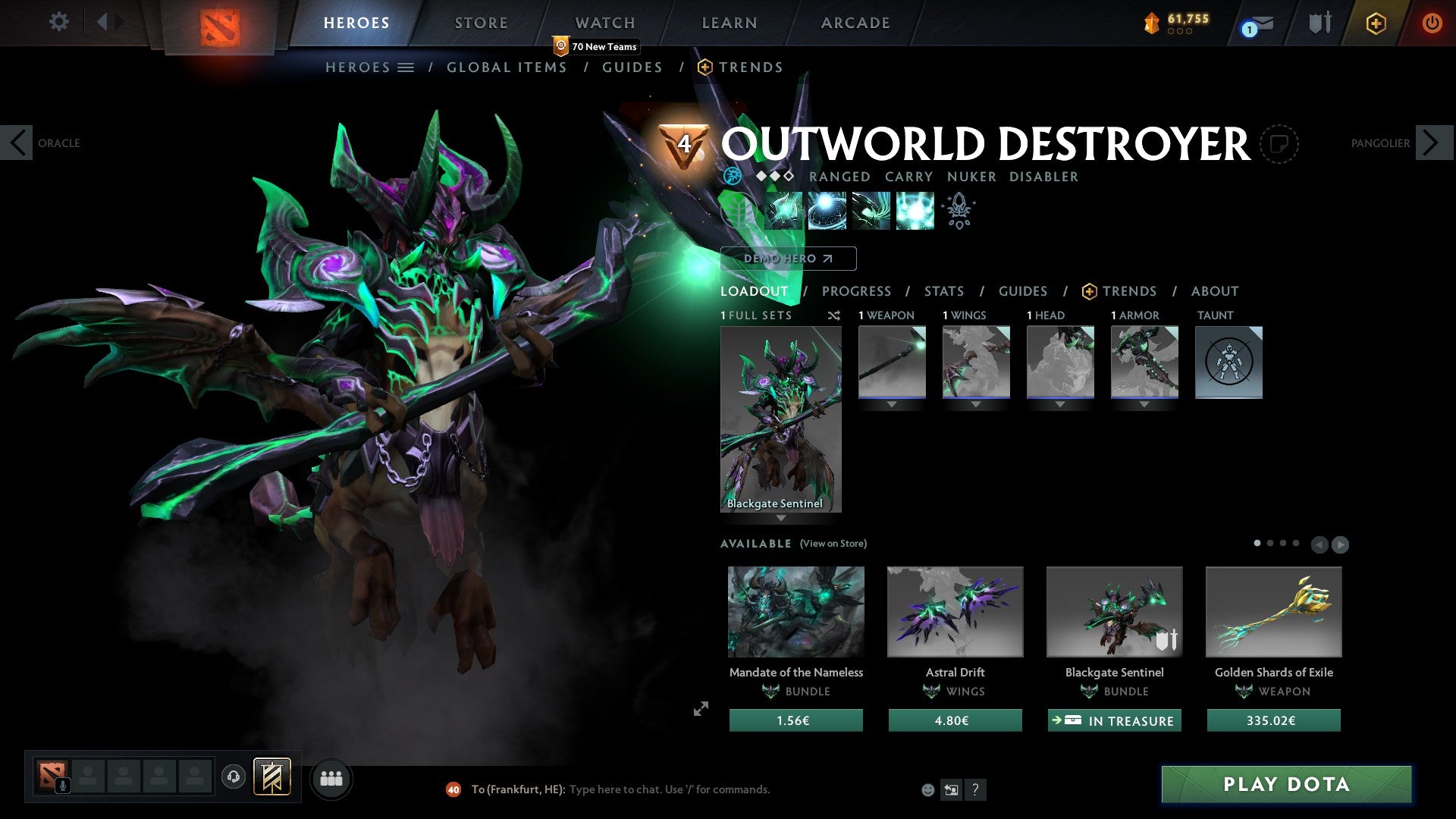Image resolution: width=1456 pixels, height=819 pixels.
Task: Click the screenshot share icon beside chat
Action: coord(951,789)
